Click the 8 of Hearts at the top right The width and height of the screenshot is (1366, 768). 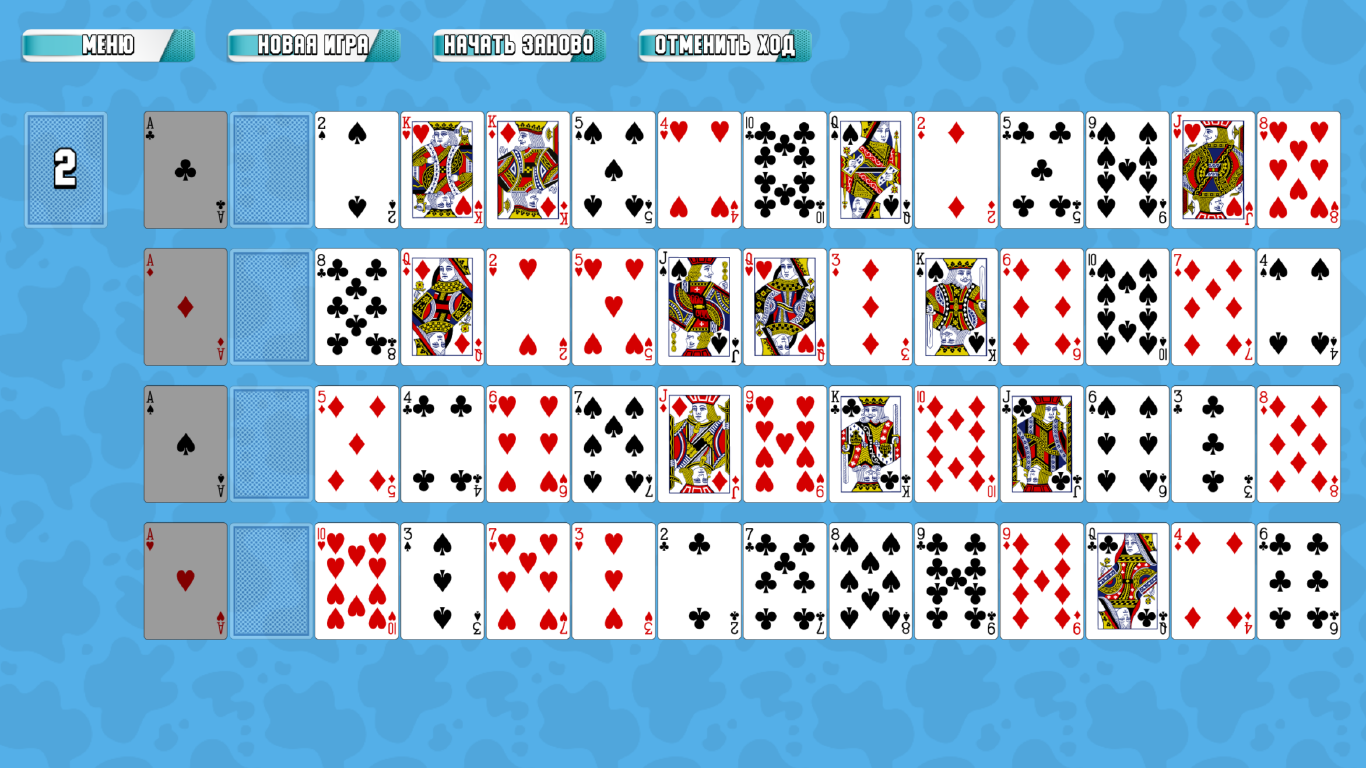point(1298,168)
